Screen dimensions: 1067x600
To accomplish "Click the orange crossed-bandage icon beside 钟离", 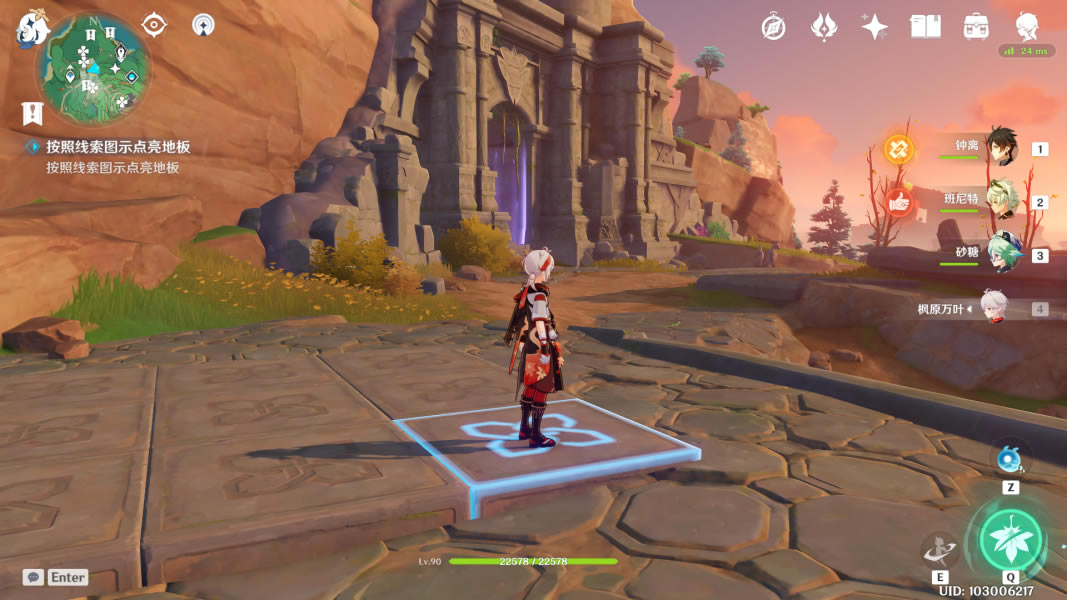I will pos(898,150).
